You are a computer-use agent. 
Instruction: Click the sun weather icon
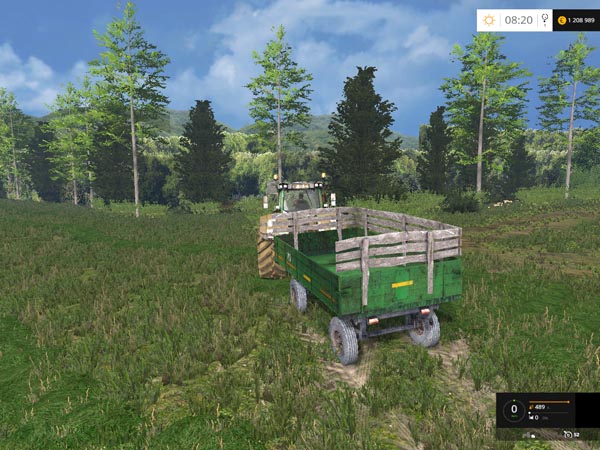[x=490, y=20]
